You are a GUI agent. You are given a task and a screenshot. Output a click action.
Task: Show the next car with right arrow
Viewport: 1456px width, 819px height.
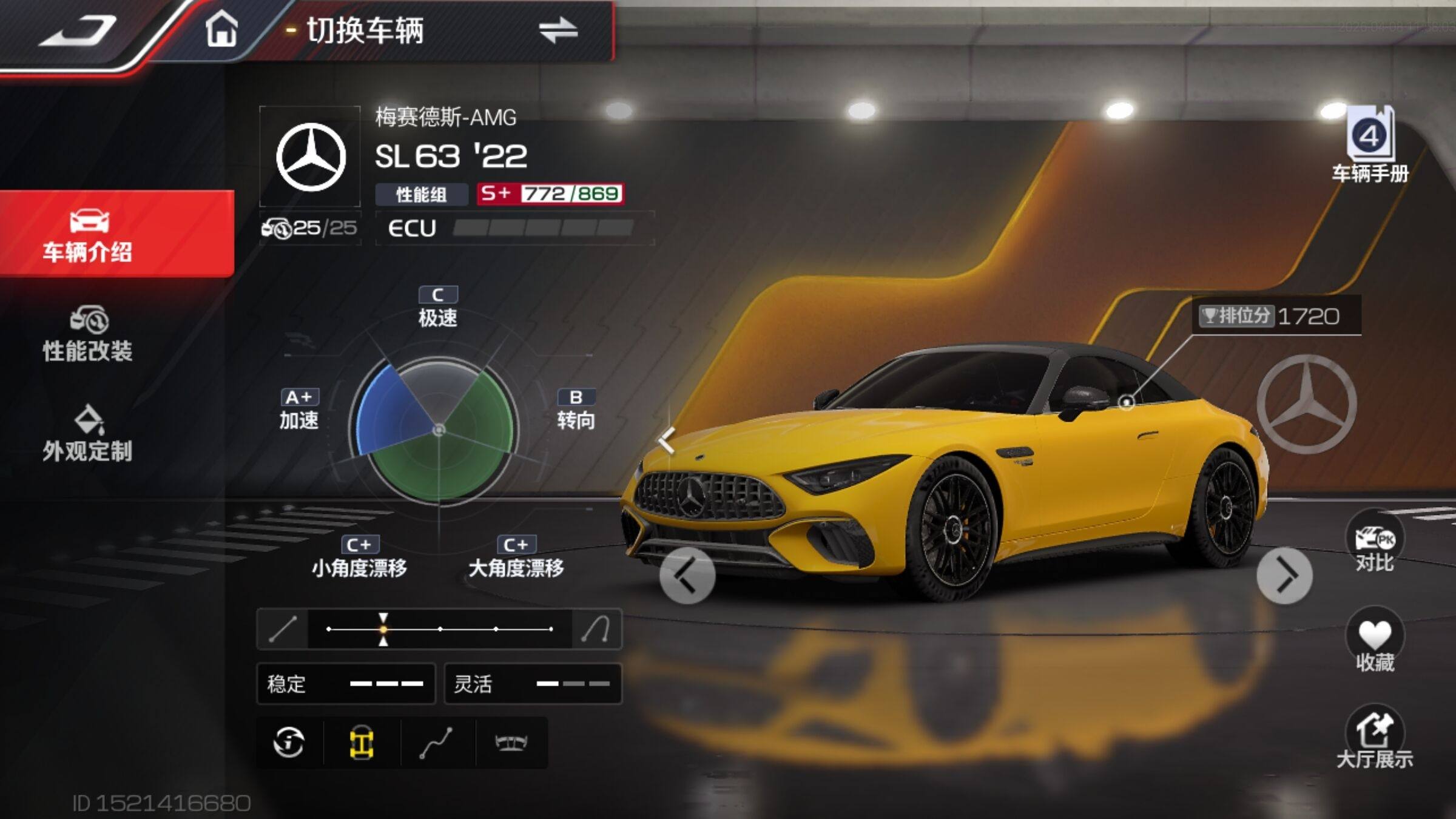click(1284, 576)
